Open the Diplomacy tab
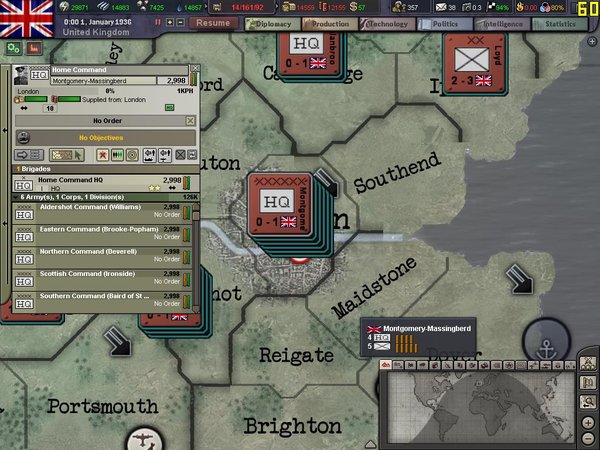This screenshot has width=600, height=450. [x=270, y=23]
